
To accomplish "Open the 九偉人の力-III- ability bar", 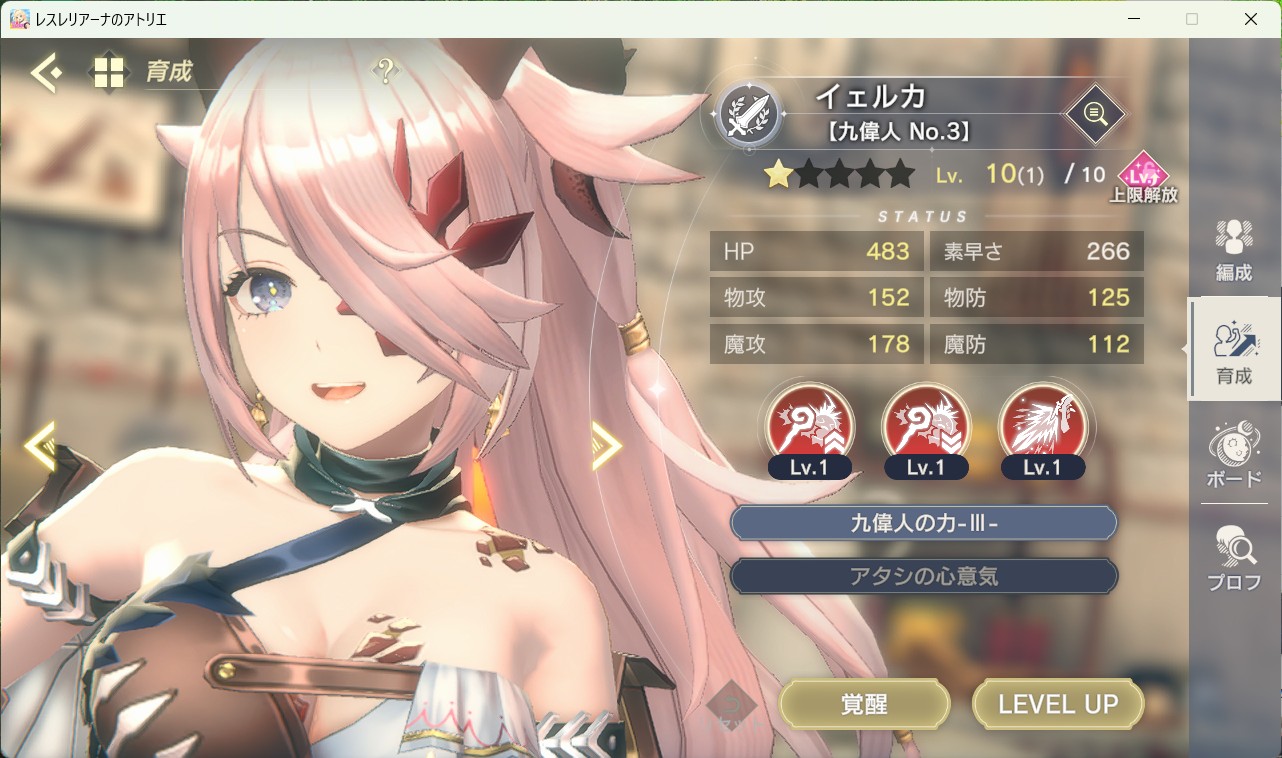I will tap(923, 523).
